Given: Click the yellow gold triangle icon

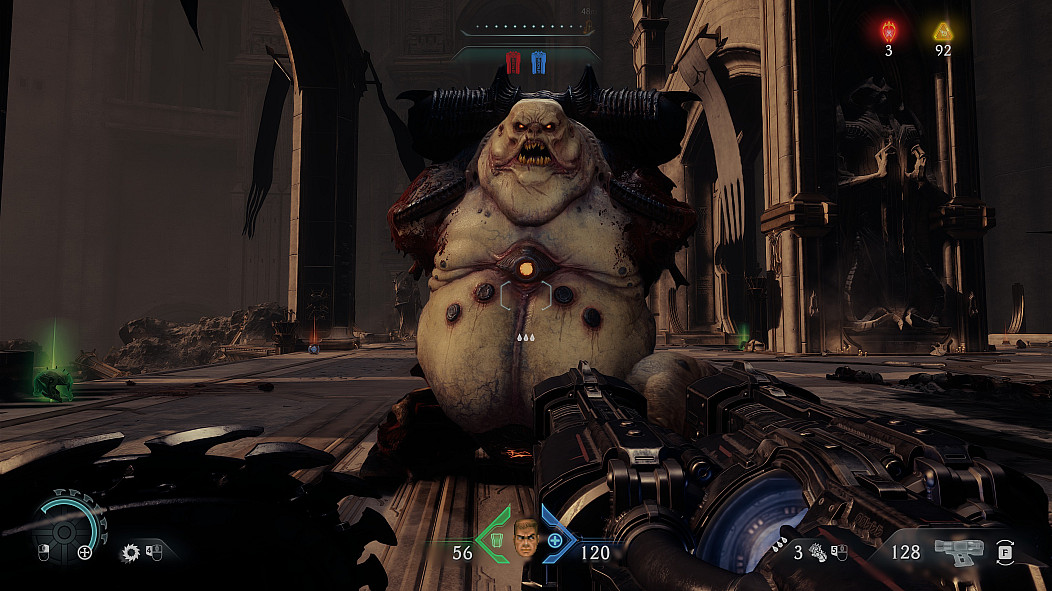Looking at the screenshot, I should (942, 31).
